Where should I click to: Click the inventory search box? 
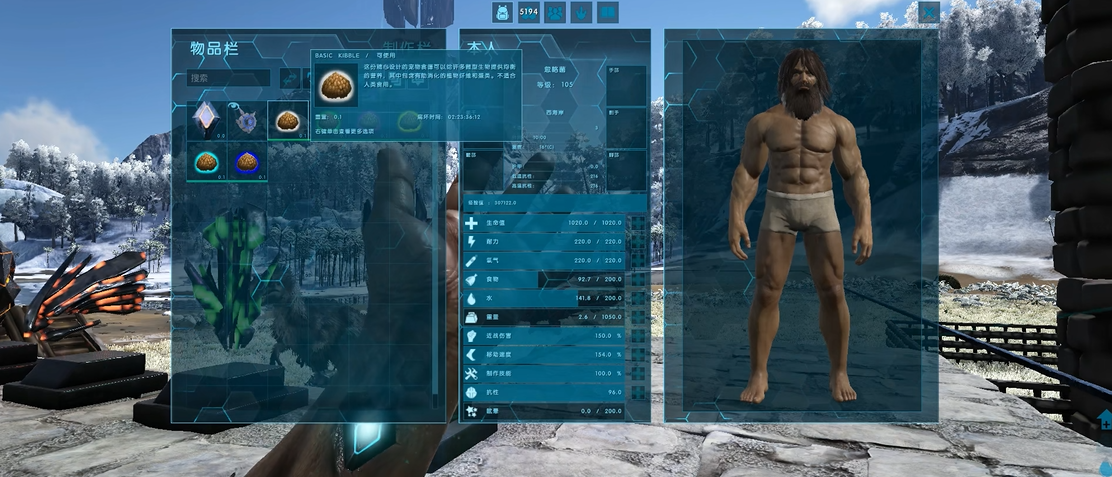[229, 78]
